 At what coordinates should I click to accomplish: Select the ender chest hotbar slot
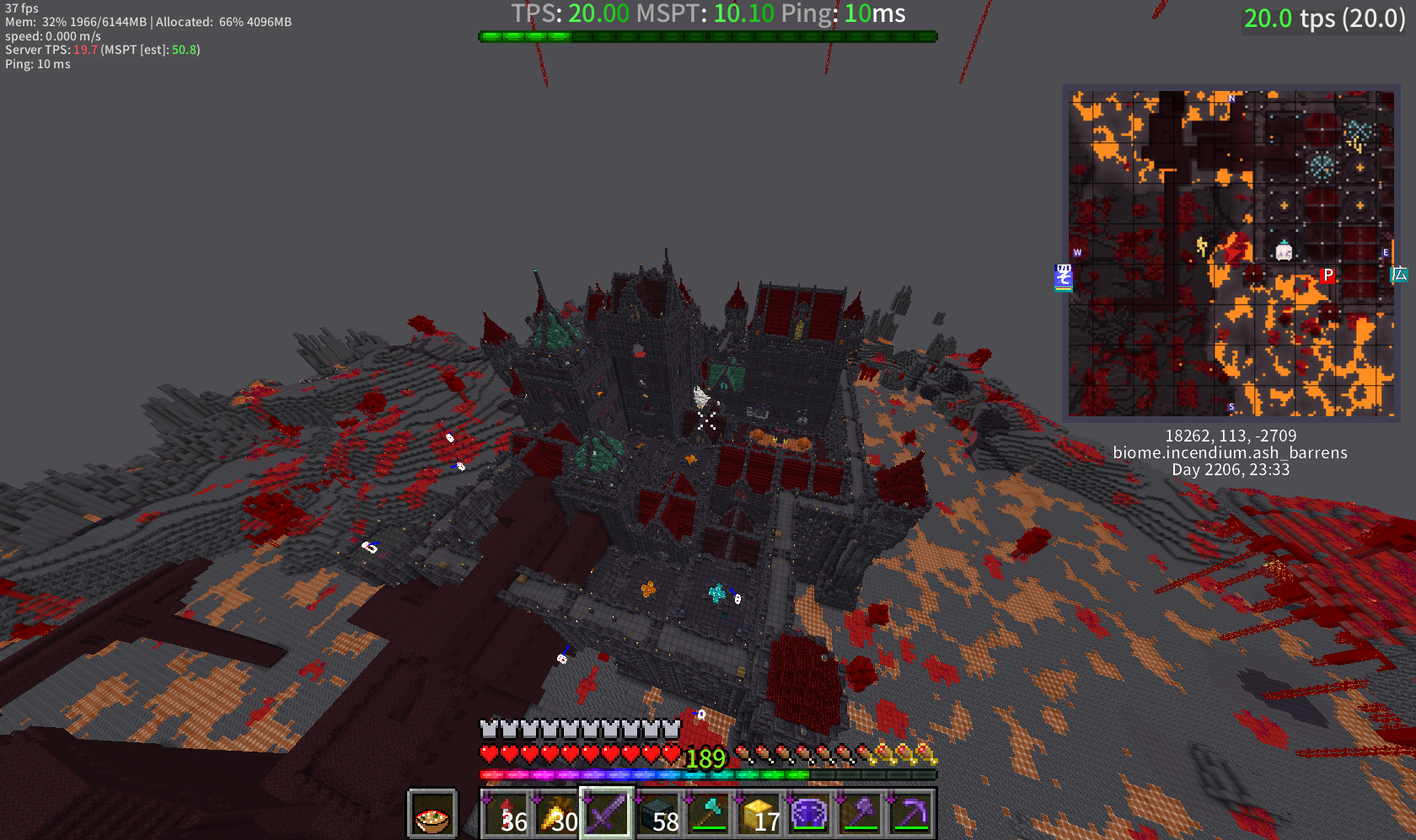[x=657, y=814]
